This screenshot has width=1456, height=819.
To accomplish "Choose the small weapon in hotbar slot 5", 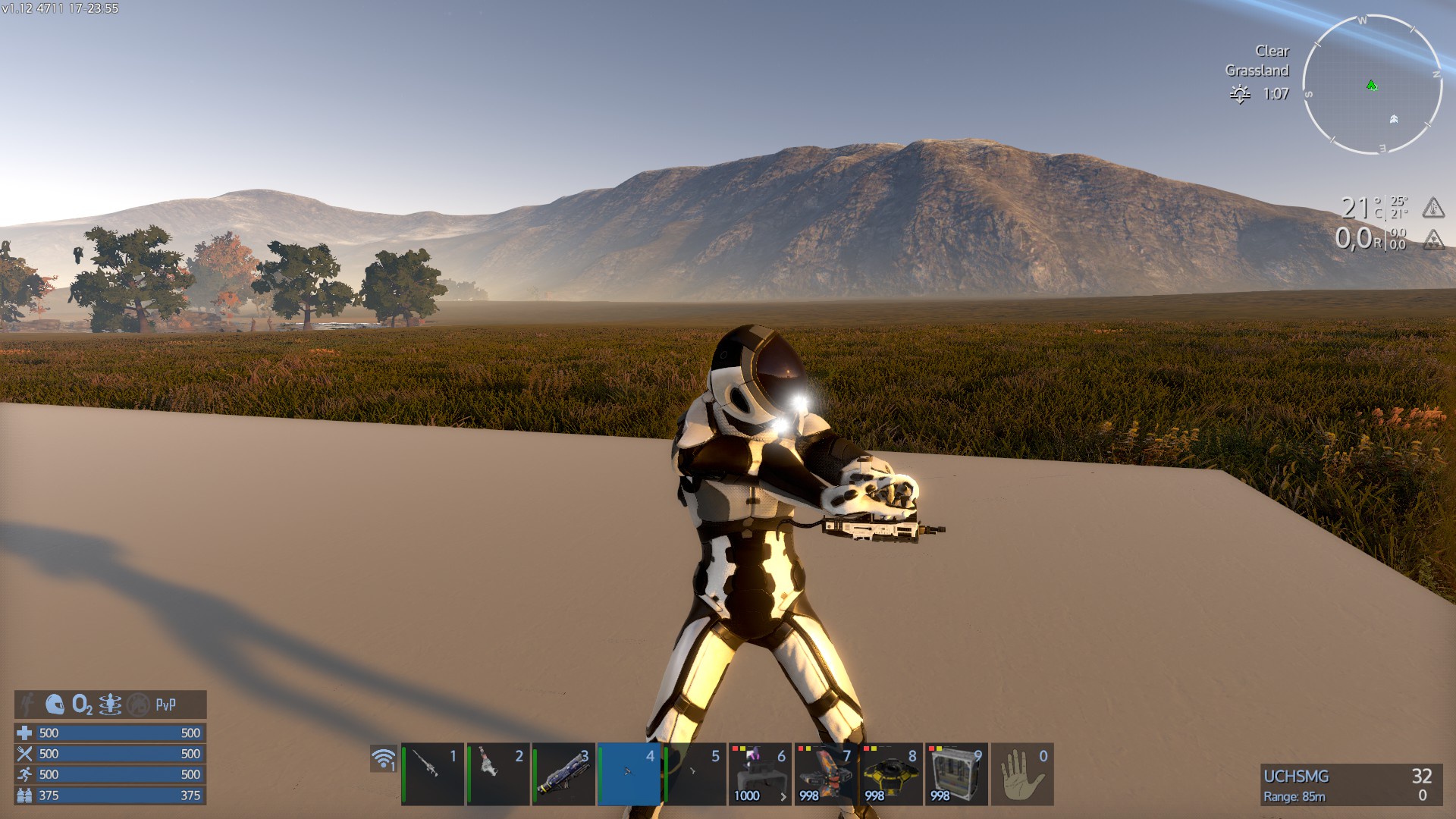I will tap(695, 773).
